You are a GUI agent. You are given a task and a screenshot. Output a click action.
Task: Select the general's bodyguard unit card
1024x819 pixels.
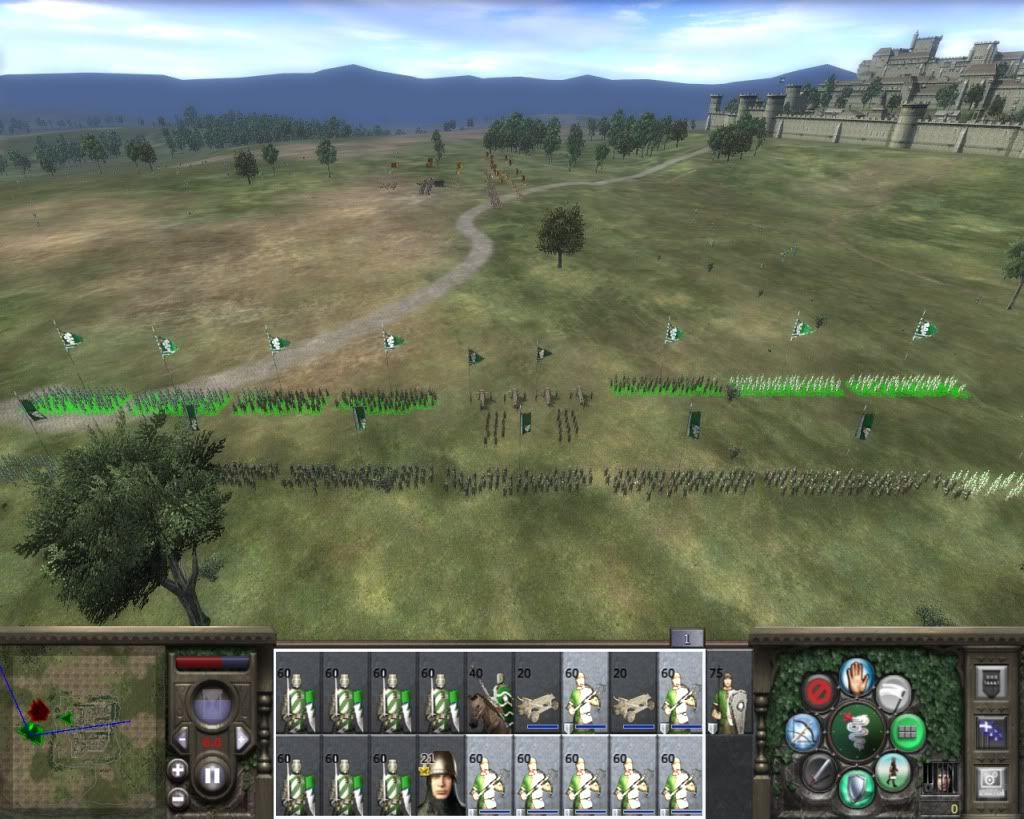click(441, 776)
